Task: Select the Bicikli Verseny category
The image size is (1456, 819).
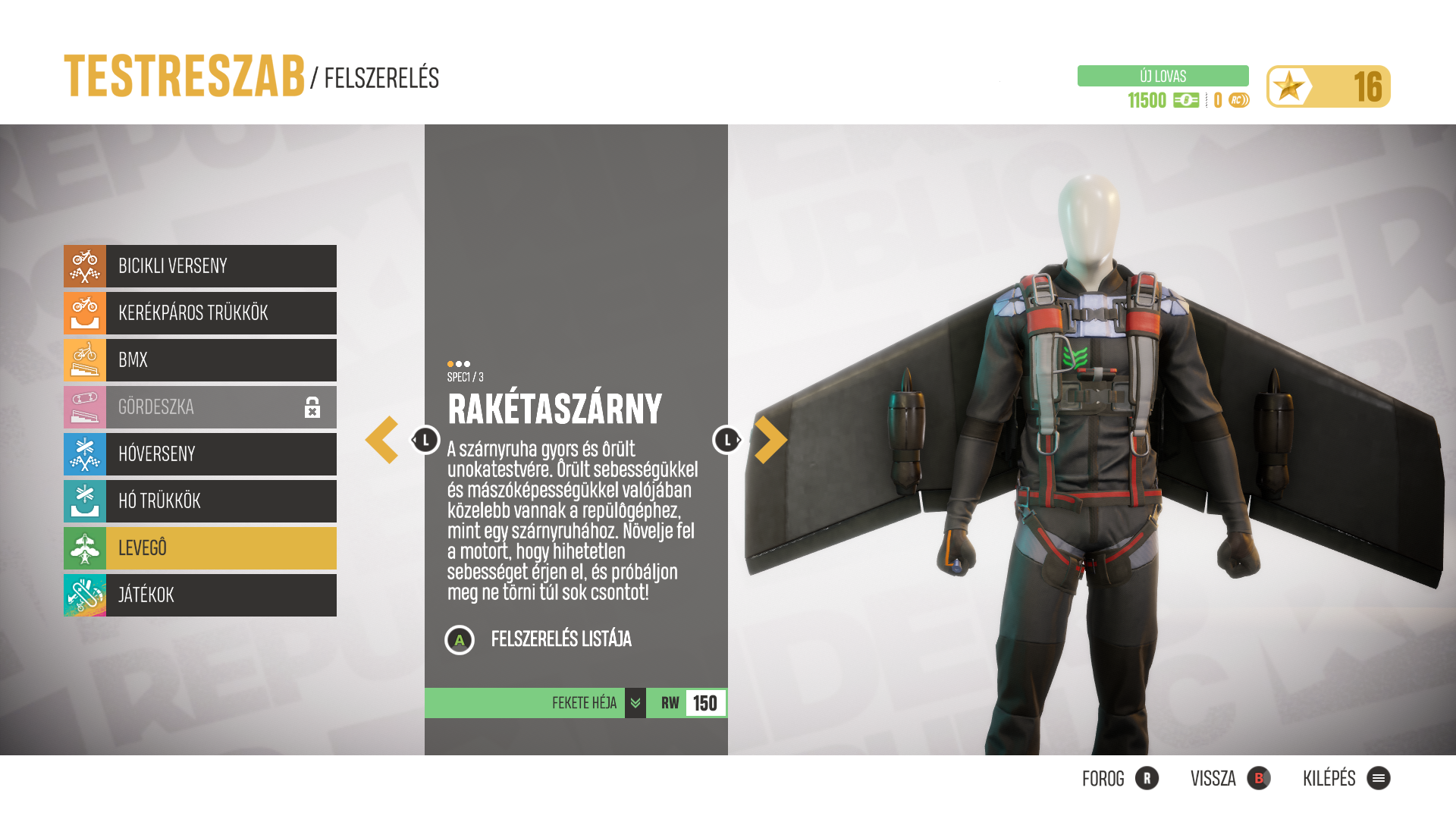Action: click(x=200, y=266)
